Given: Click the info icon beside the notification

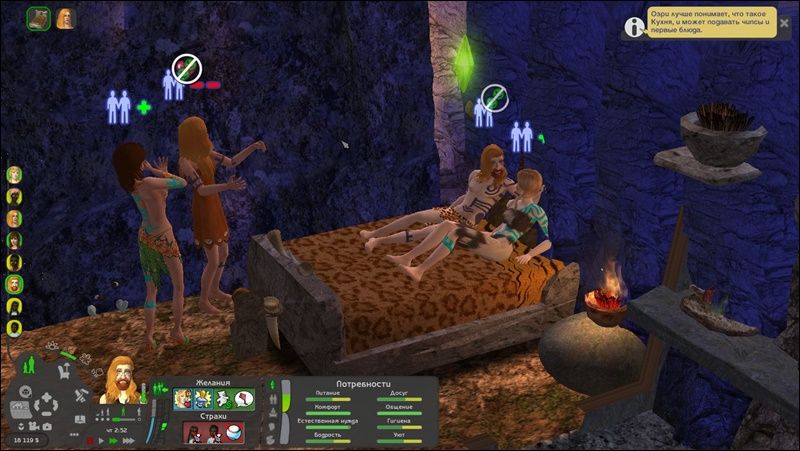Looking at the screenshot, I should [x=633, y=27].
